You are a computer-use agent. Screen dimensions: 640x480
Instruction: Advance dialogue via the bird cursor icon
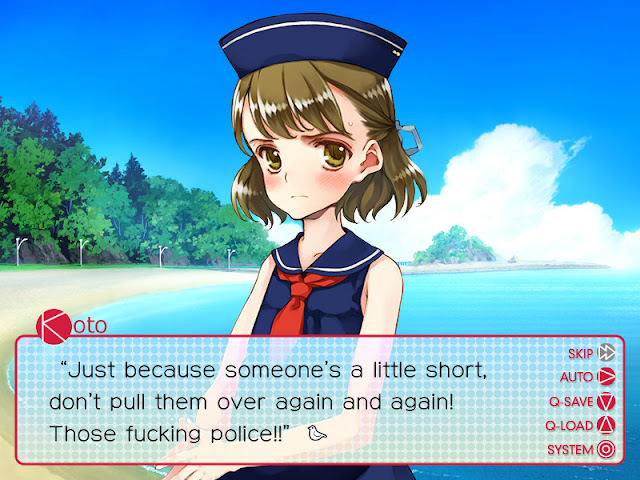pos(318,435)
